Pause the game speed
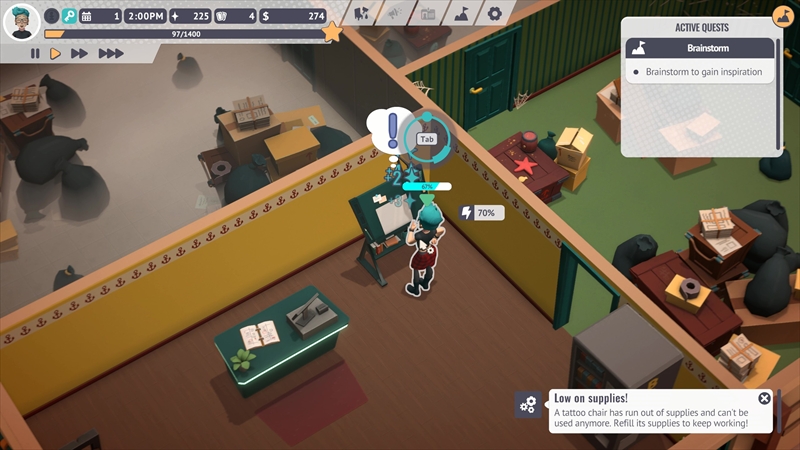 click(35, 53)
